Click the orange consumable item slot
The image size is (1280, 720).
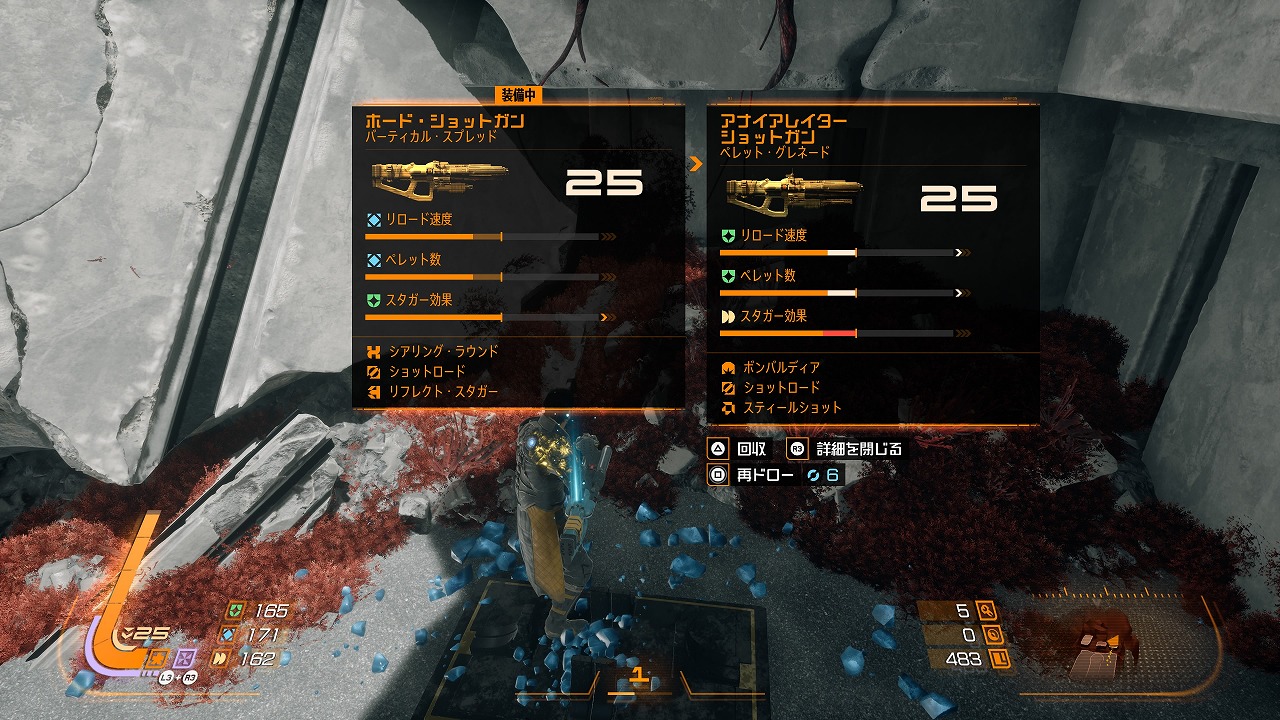click(x=156, y=658)
